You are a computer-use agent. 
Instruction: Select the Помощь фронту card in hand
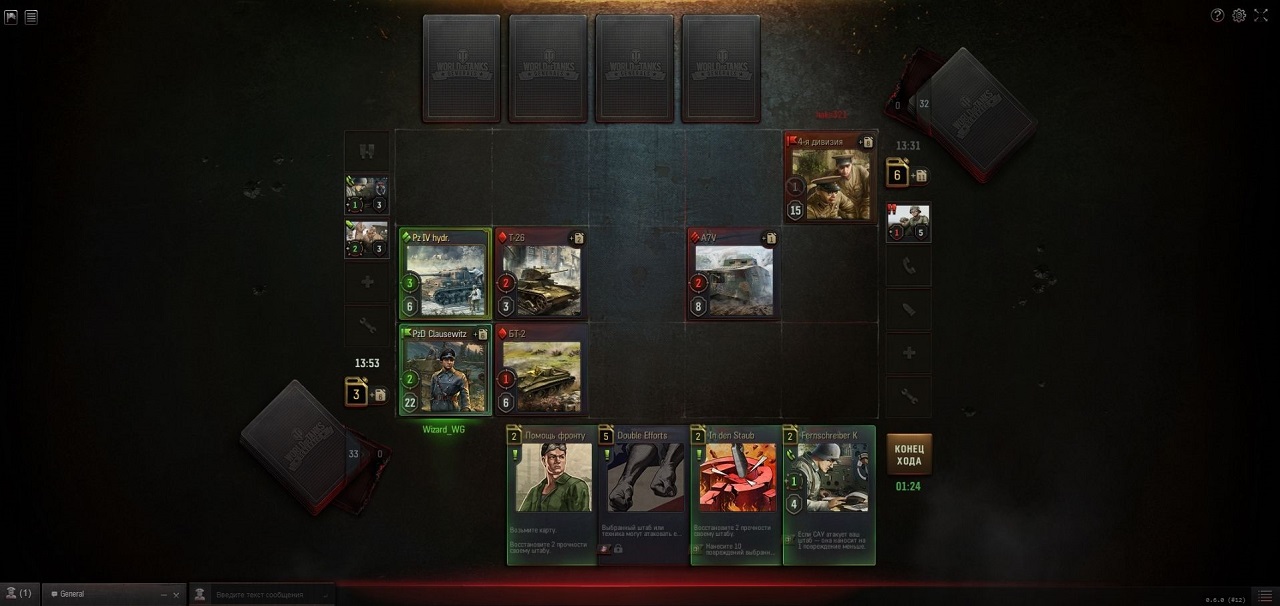point(552,494)
